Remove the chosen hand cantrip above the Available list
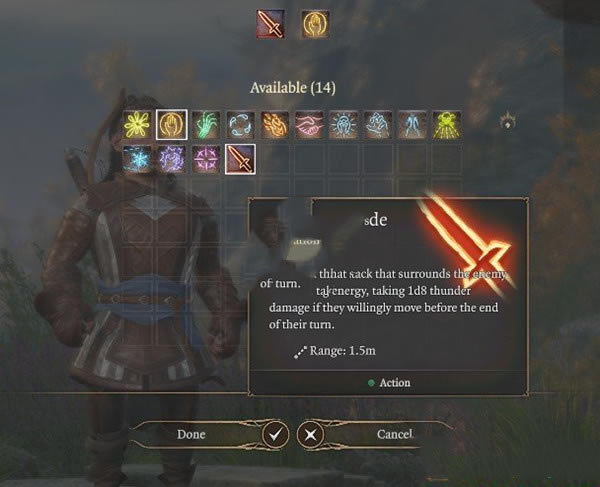The height and width of the screenshot is (487, 600). 315,24
